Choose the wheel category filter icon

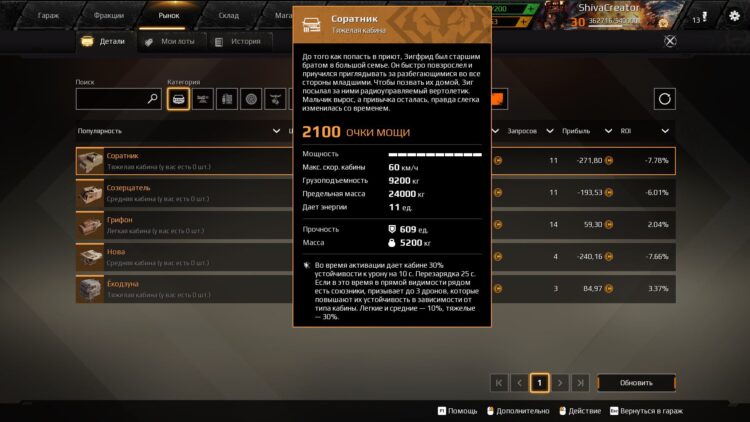coord(251,99)
